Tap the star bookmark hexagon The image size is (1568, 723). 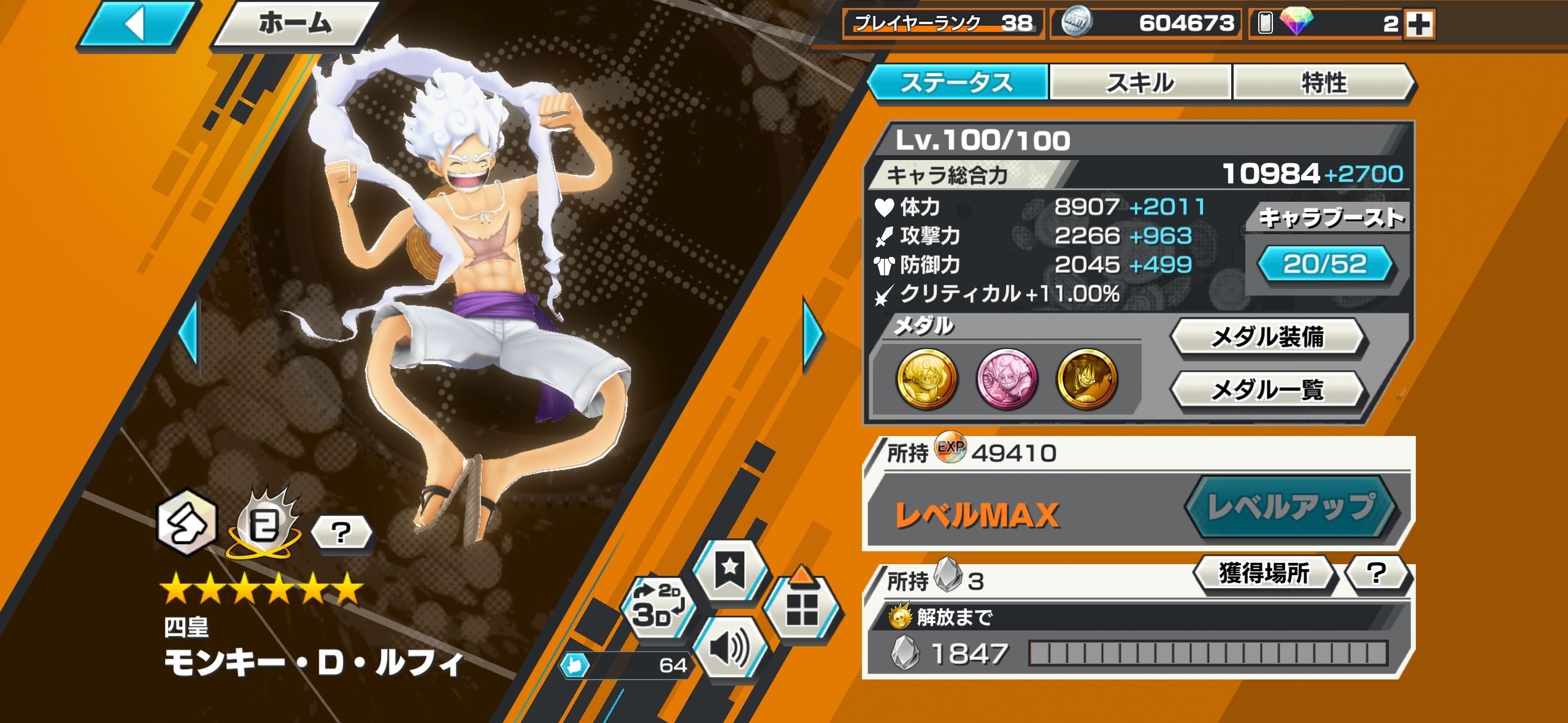point(729,570)
